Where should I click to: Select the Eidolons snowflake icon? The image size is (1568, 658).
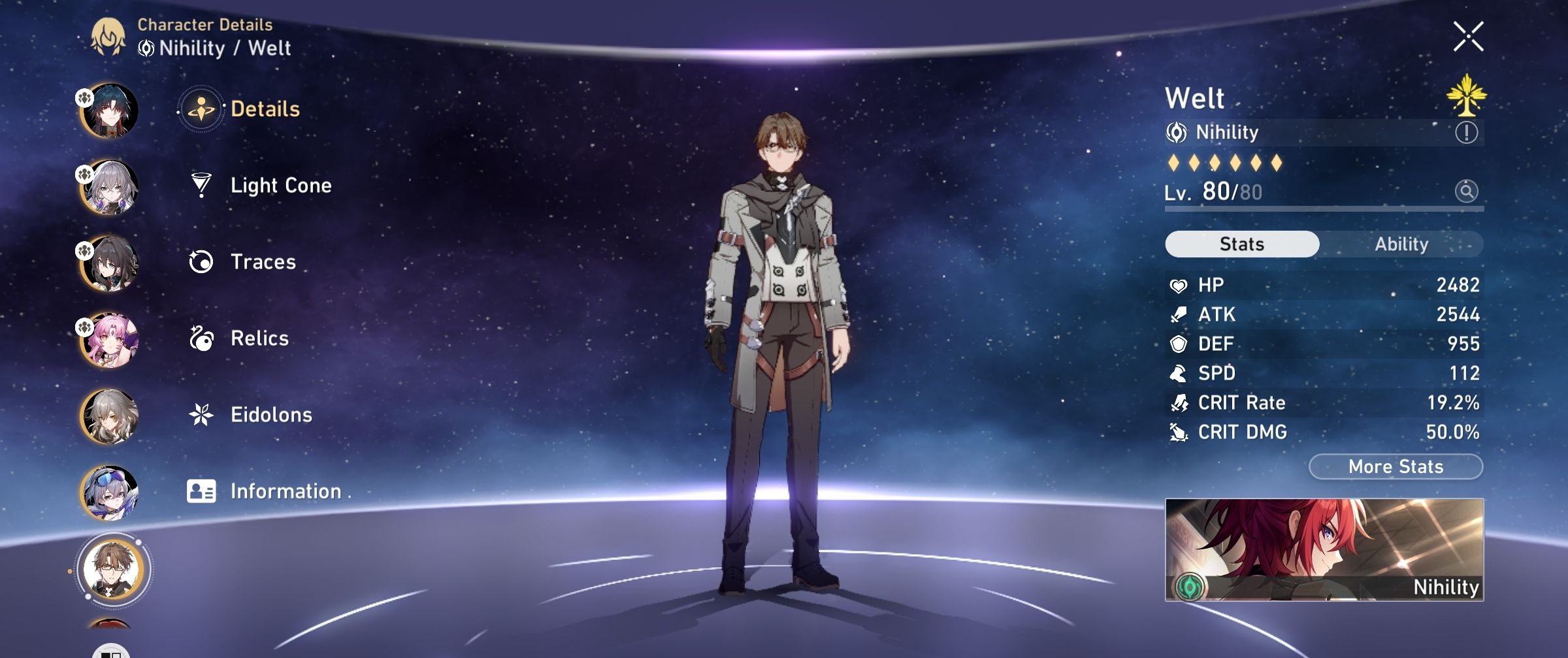203,414
